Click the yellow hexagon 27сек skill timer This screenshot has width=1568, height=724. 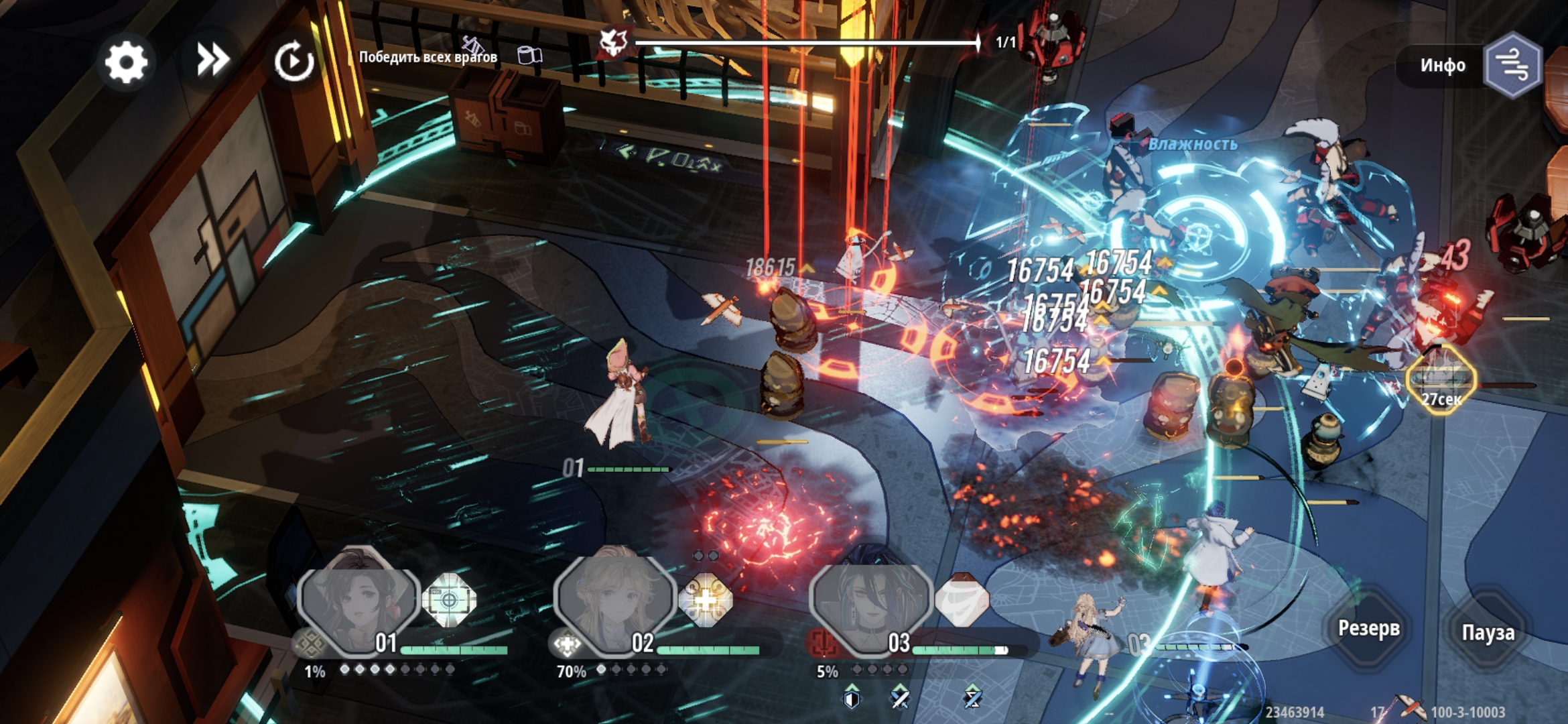1441,380
